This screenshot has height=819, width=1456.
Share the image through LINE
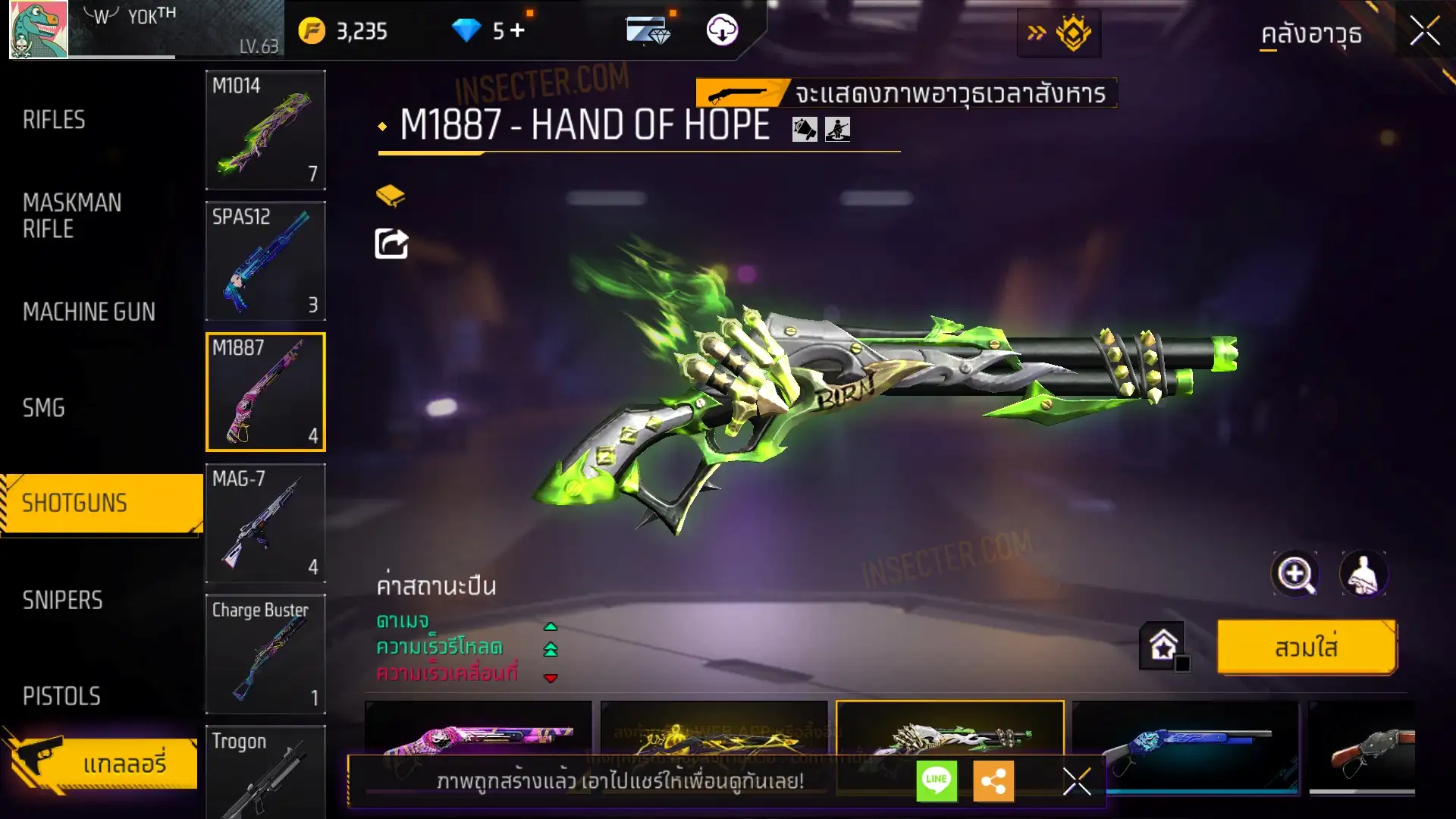937,780
